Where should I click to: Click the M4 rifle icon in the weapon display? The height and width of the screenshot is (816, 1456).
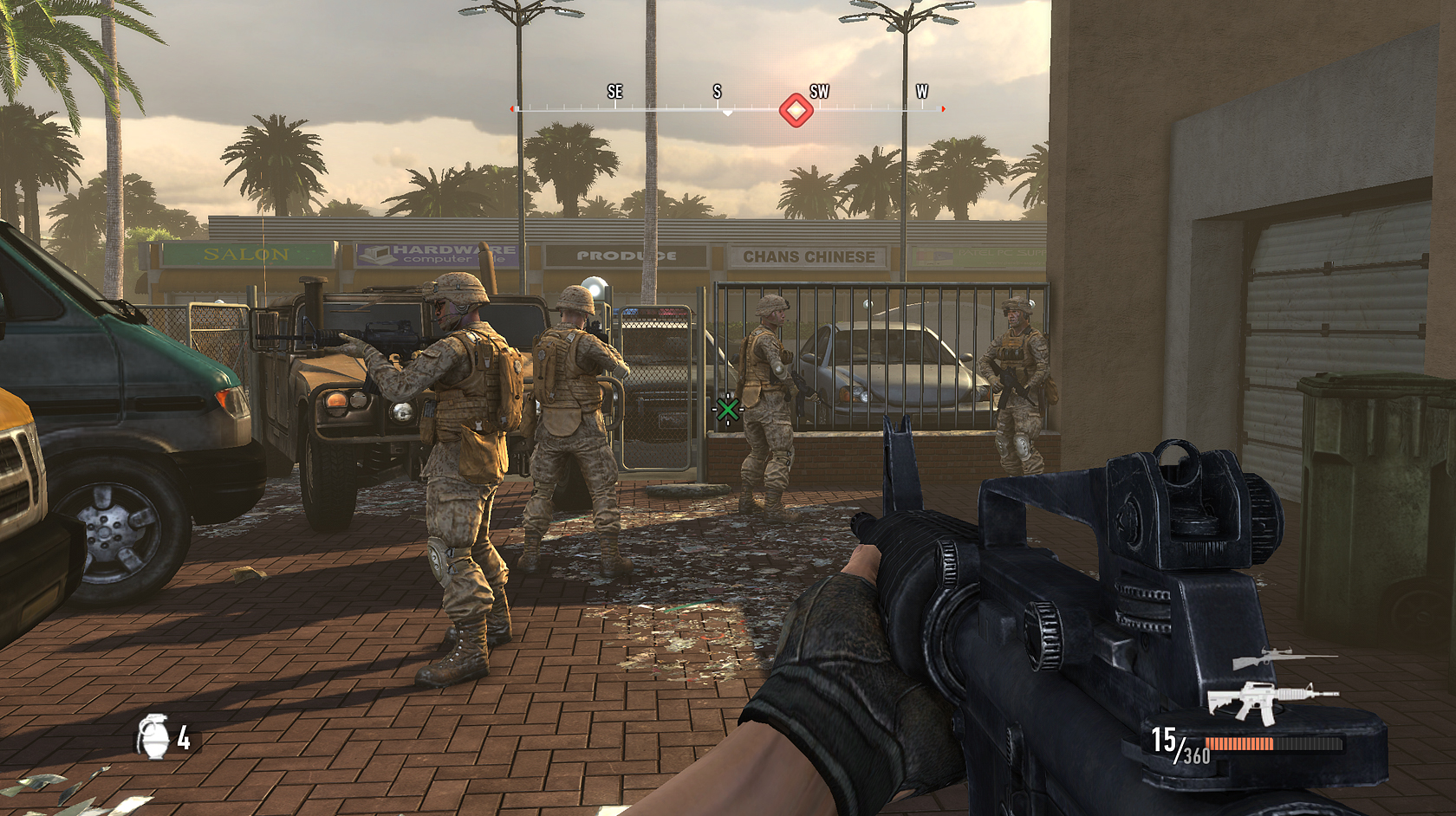tap(1271, 703)
